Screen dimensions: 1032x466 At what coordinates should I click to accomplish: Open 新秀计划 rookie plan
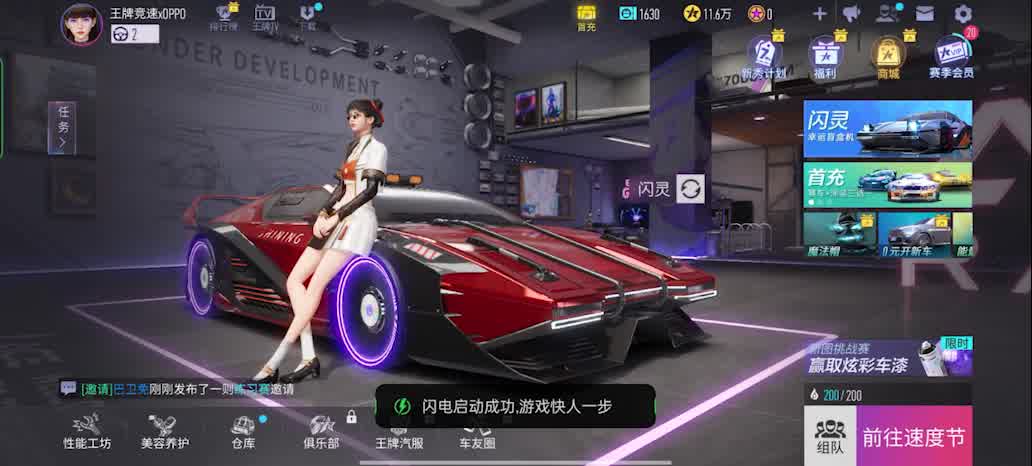point(764,57)
